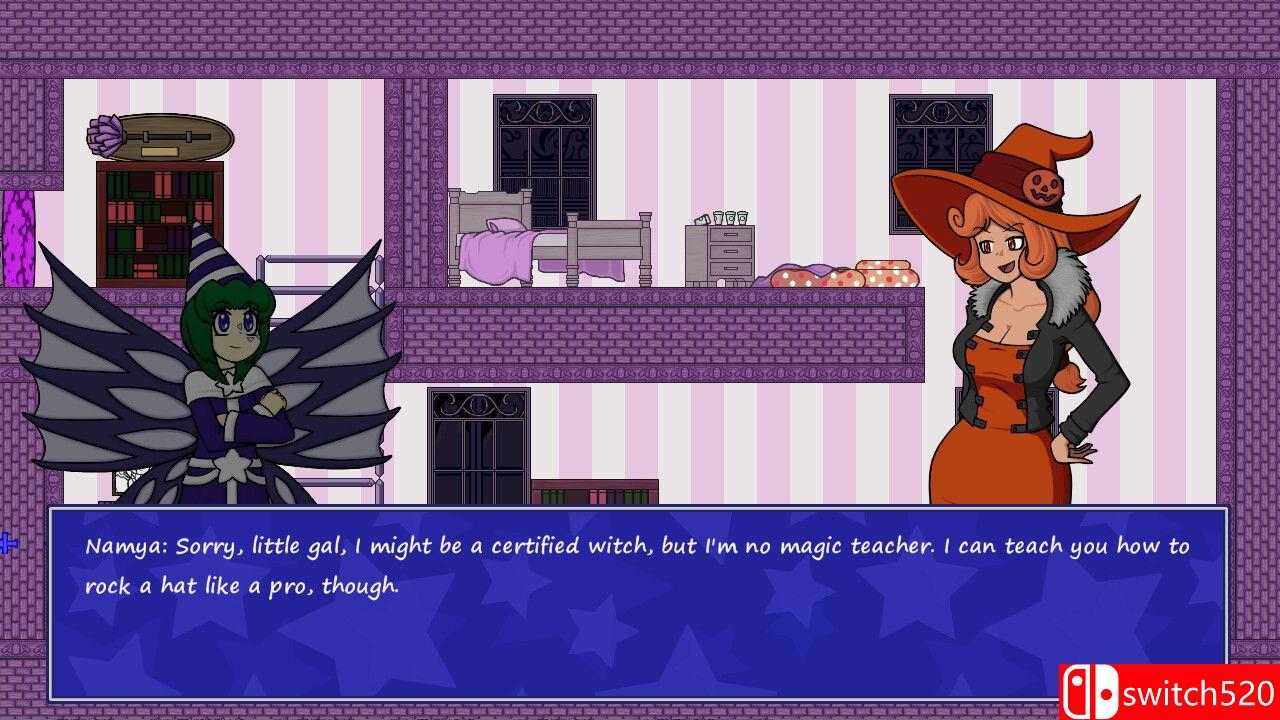Screen dimensions: 1280x720
Task: Open the top drawer of the dresser
Action: click(x=729, y=235)
